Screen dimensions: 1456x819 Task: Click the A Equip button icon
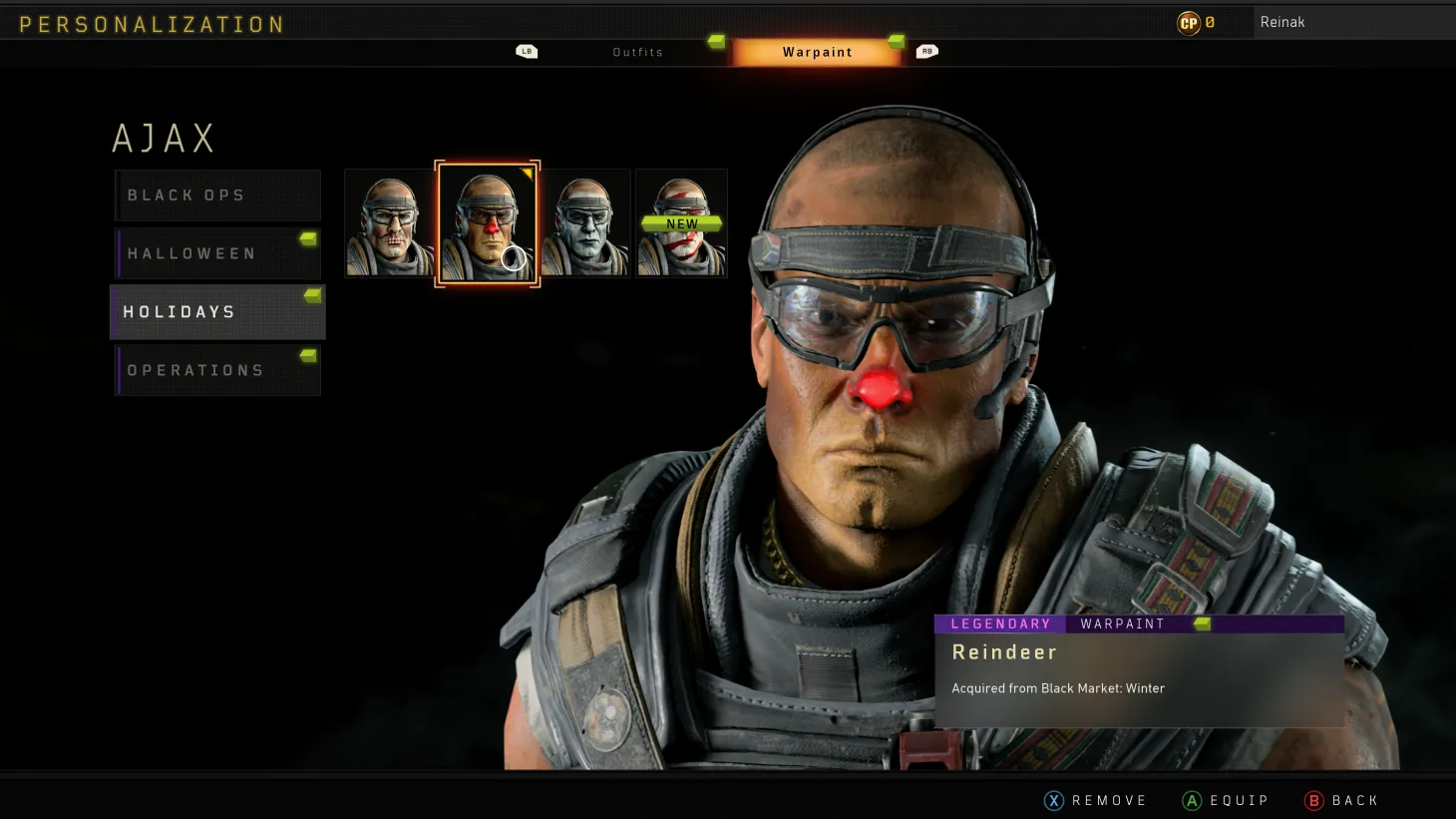1192,800
